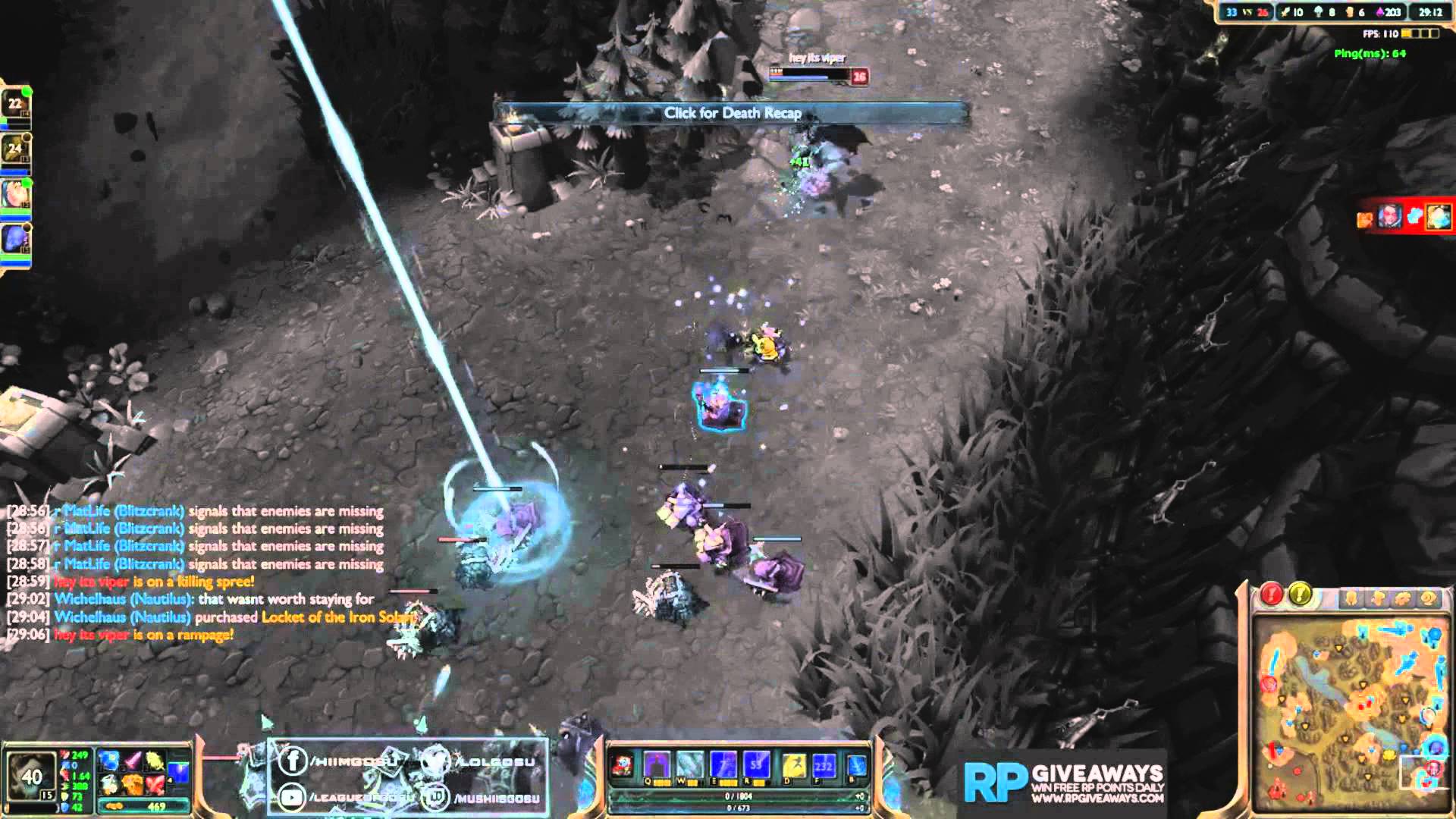
Task: Click the minimap
Action: 1350,713
